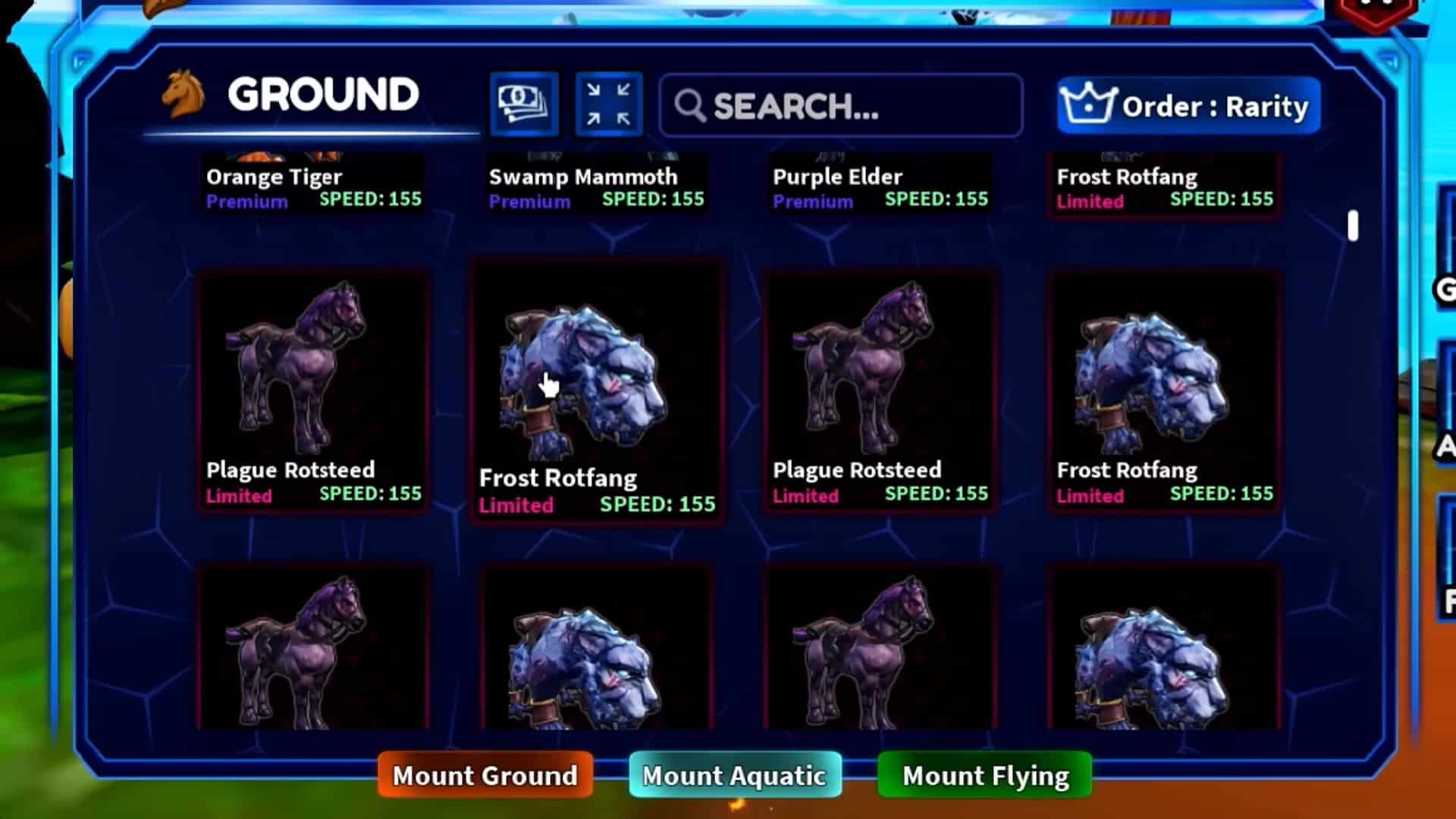
Task: Switch to the Mount Flying tab
Action: coord(984,775)
